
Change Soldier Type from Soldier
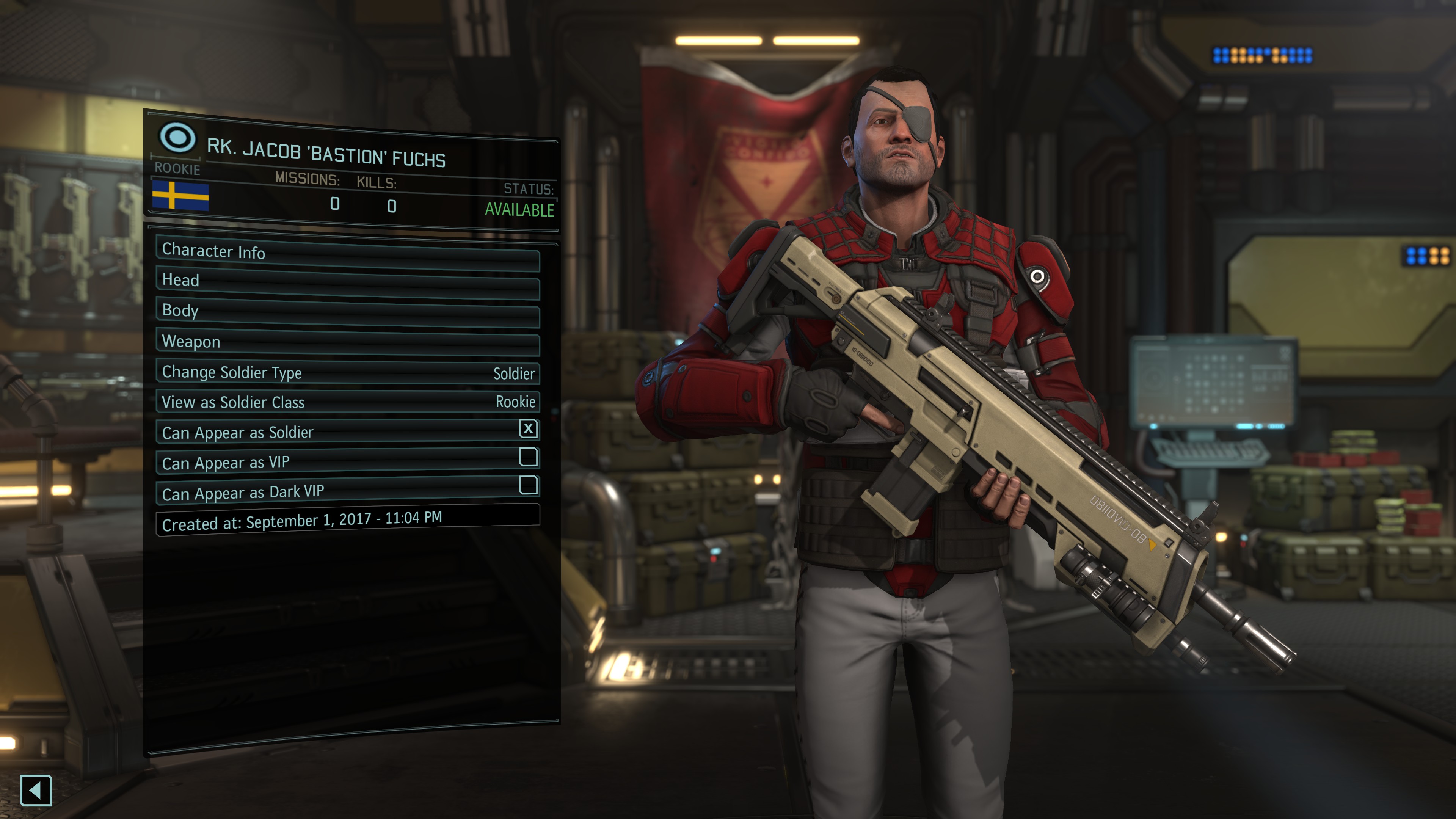coord(347,373)
